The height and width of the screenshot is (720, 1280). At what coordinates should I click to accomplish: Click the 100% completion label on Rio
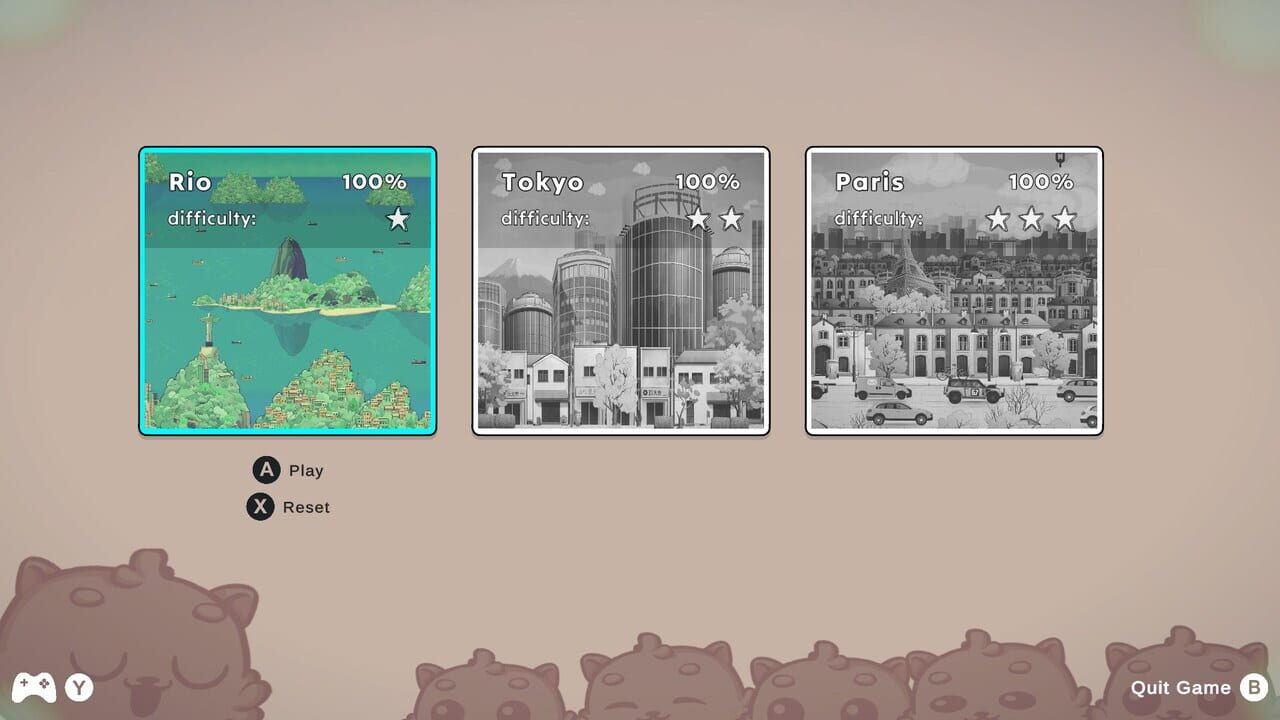point(375,183)
